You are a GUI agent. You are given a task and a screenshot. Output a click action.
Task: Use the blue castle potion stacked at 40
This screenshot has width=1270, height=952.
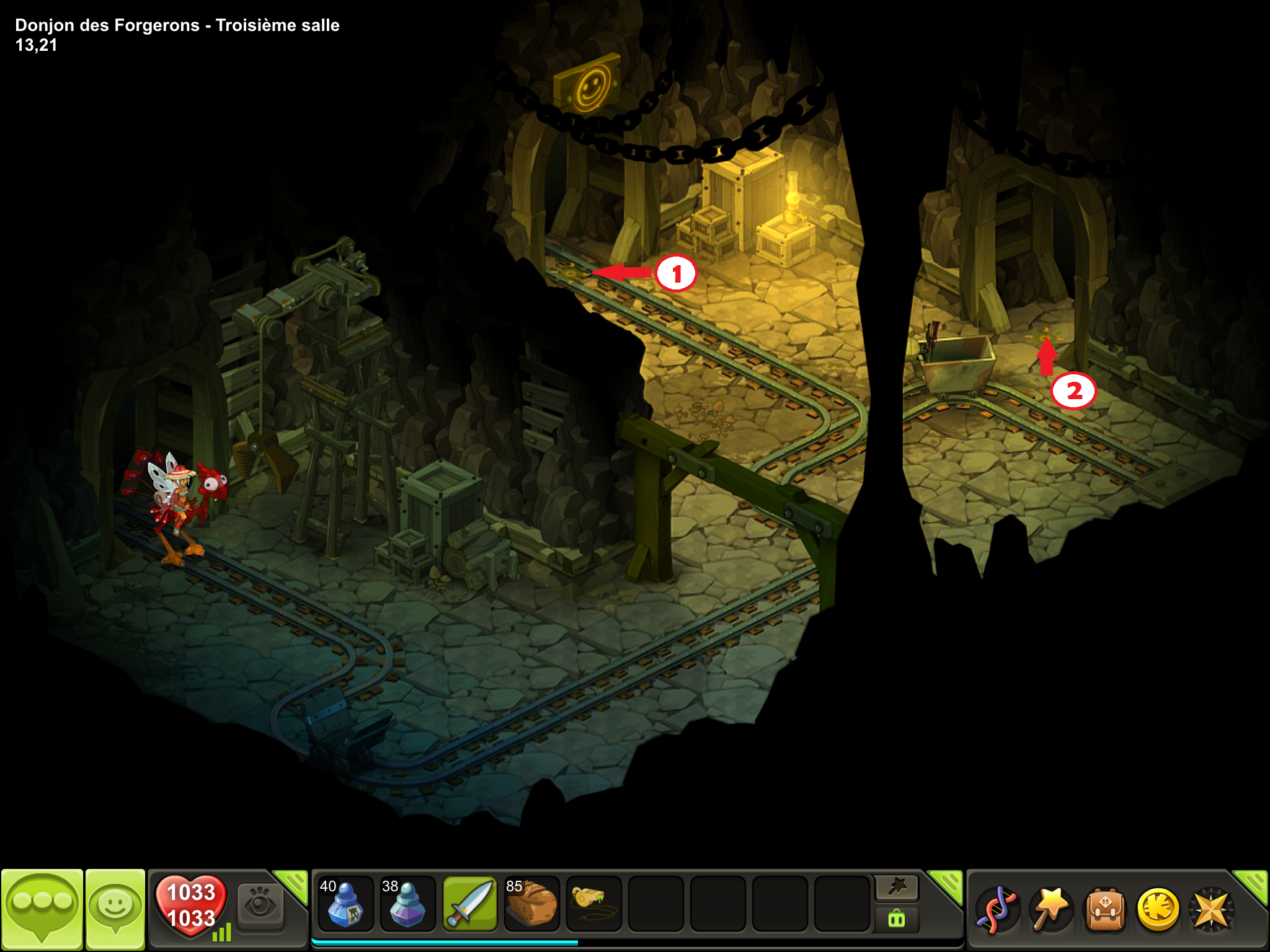pos(345,904)
